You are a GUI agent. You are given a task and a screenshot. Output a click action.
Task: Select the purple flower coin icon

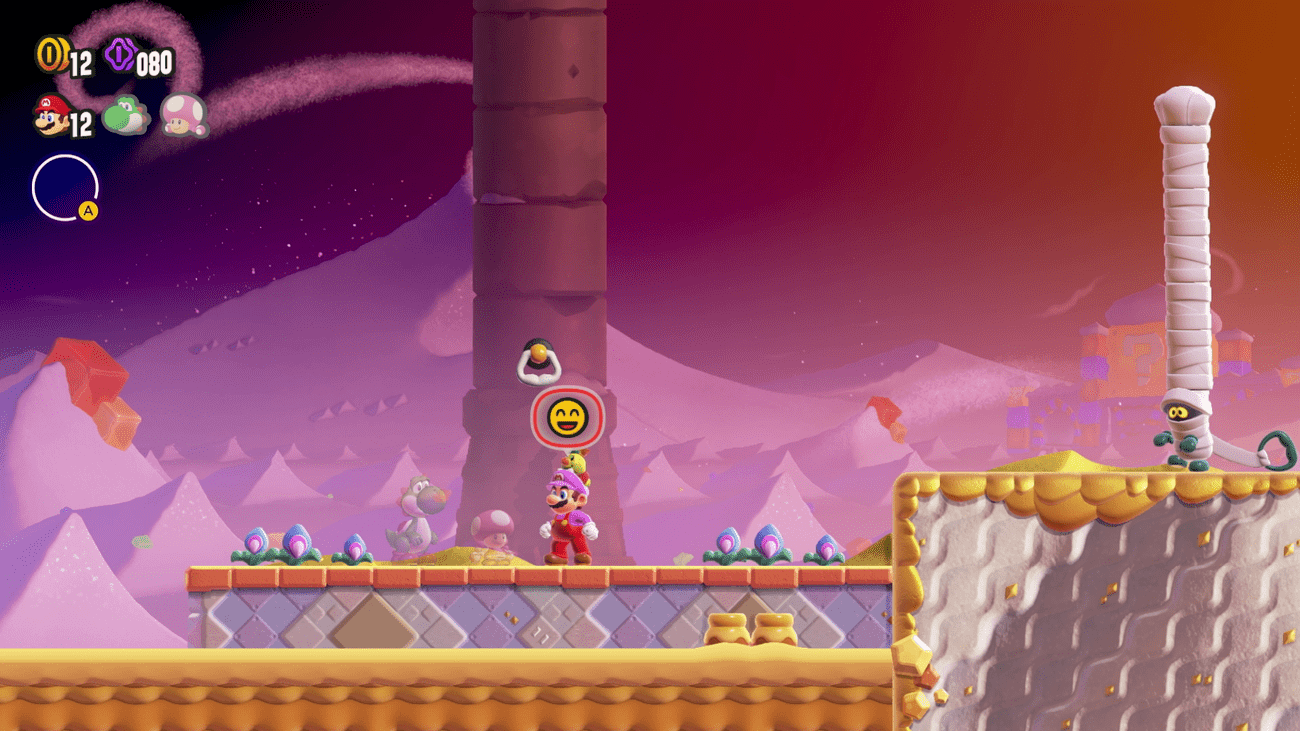[120, 55]
